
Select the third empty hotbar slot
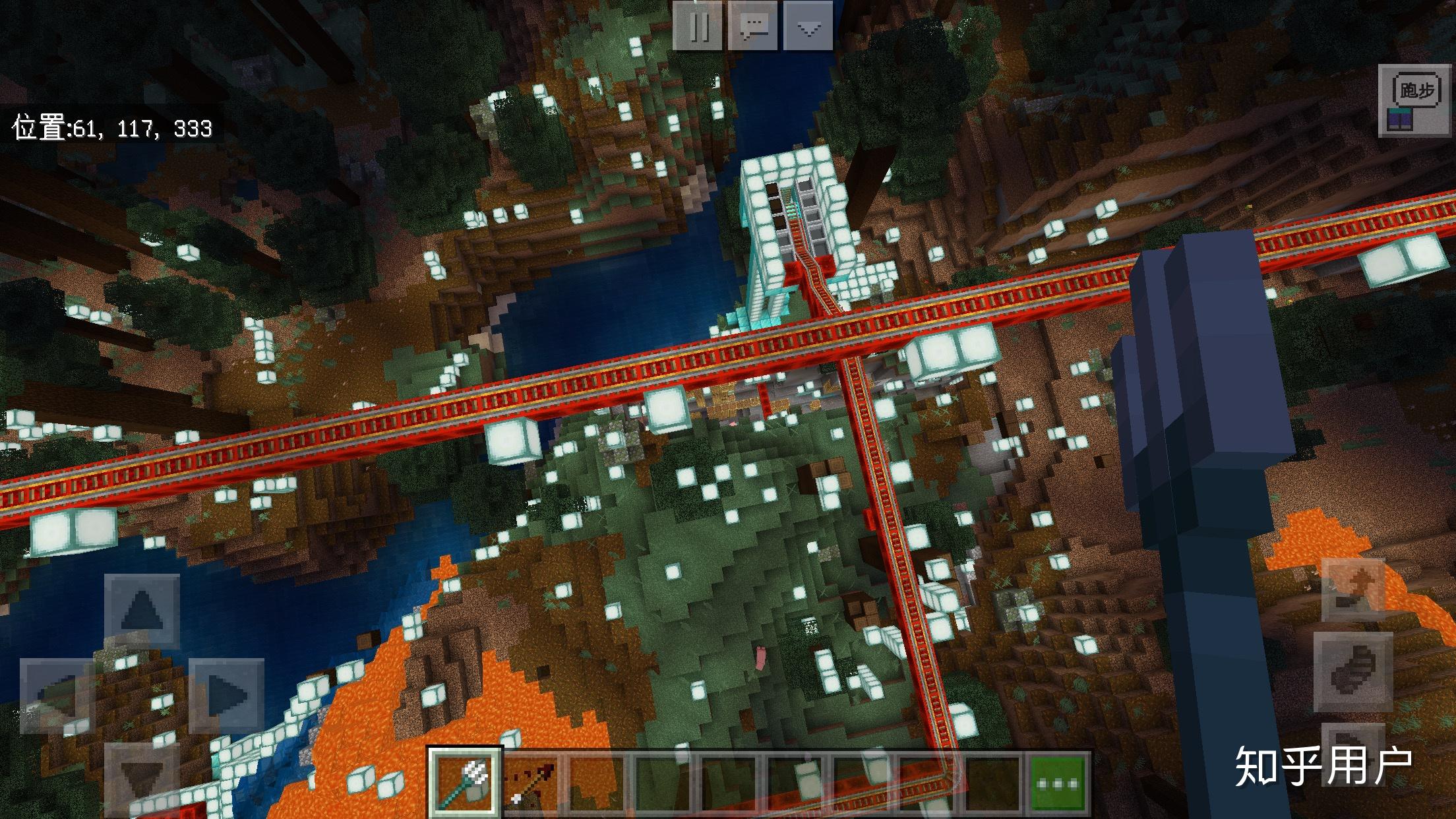coord(730,781)
